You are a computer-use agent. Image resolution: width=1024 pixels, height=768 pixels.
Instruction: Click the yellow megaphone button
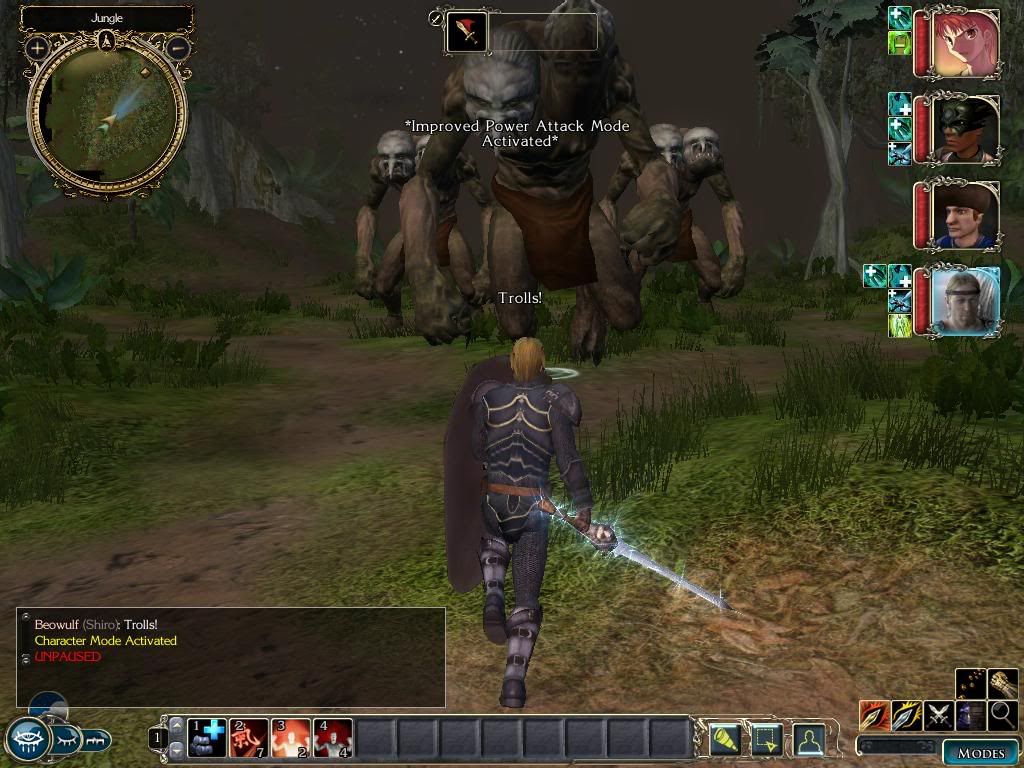724,738
